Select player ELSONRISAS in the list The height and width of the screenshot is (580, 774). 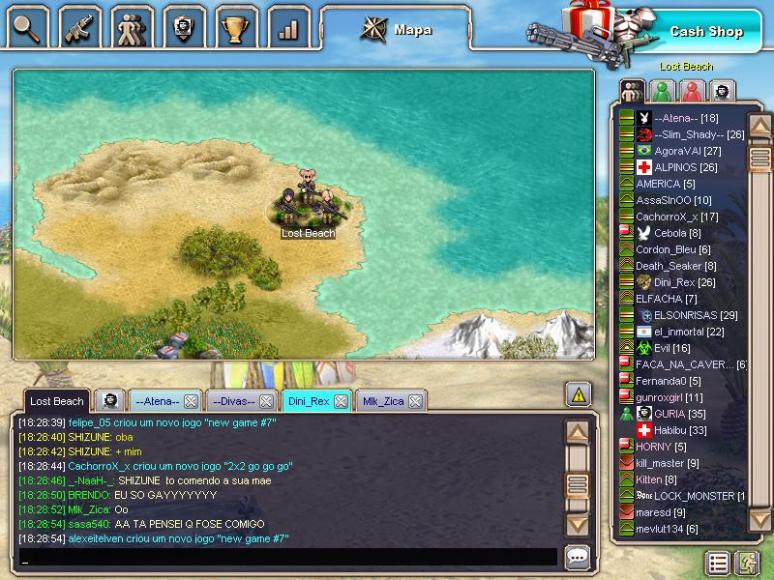pyautogui.click(x=688, y=315)
